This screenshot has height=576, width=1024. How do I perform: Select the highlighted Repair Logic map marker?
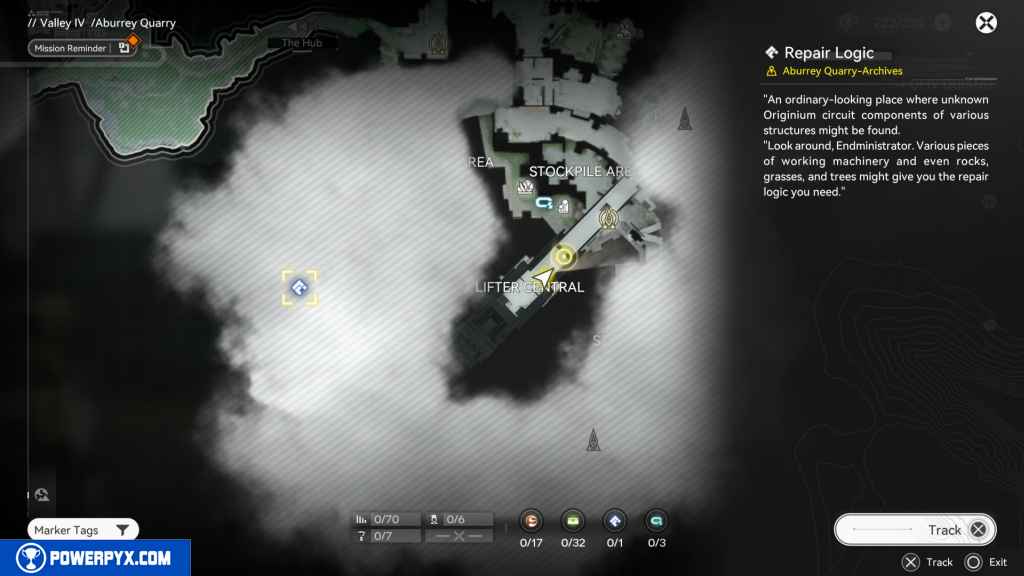299,289
